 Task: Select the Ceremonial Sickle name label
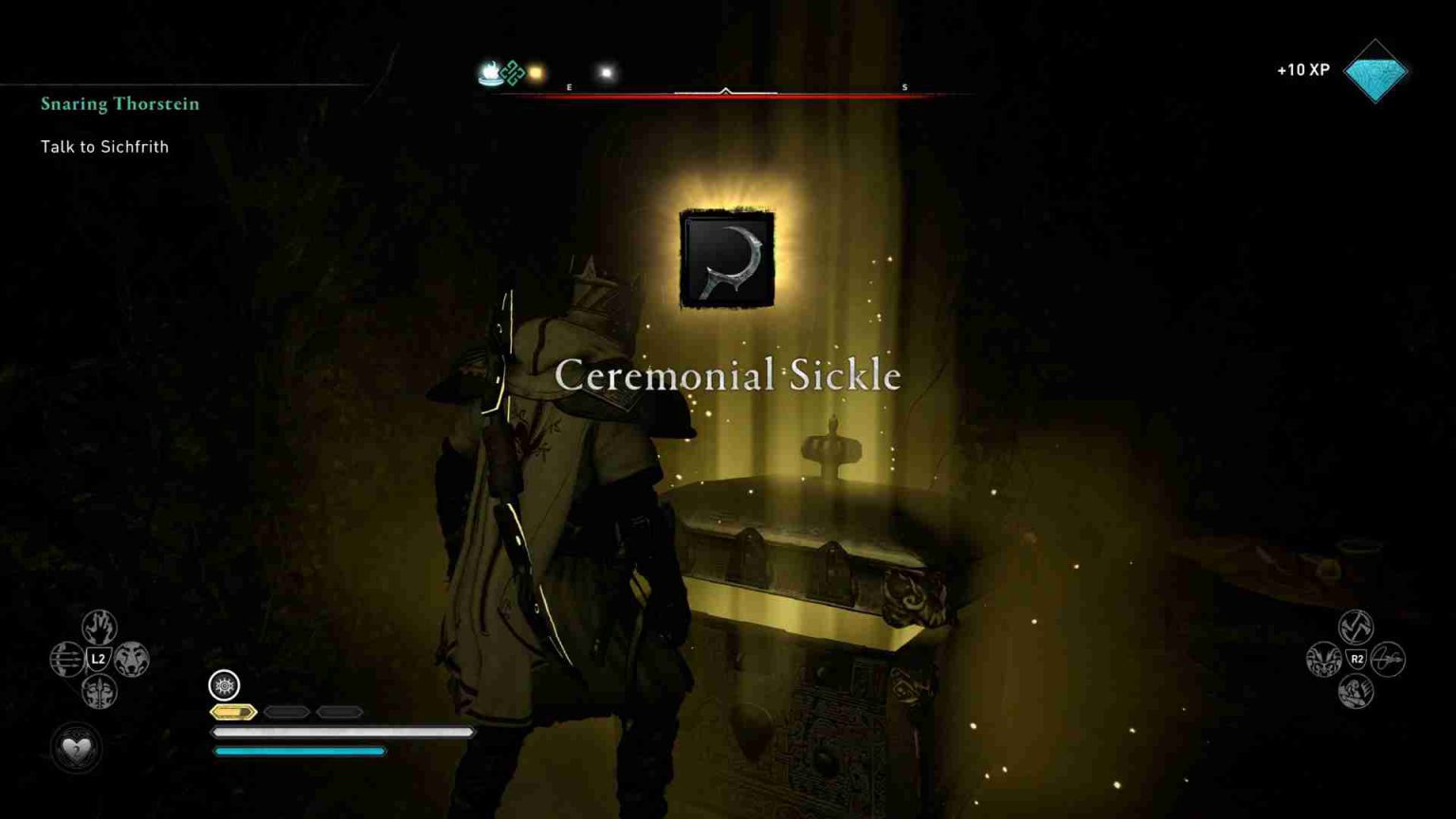pyautogui.click(x=728, y=375)
